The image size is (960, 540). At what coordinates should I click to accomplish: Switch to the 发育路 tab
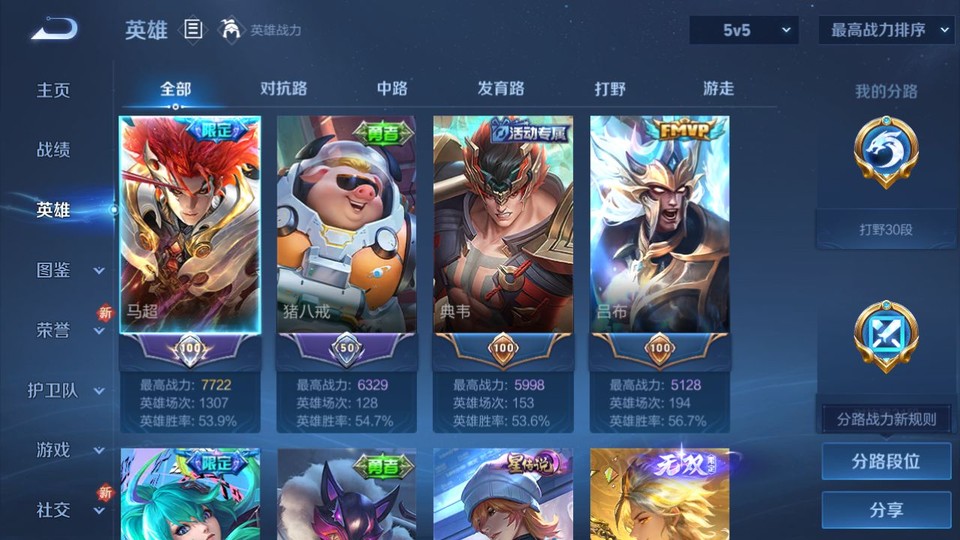(500, 88)
